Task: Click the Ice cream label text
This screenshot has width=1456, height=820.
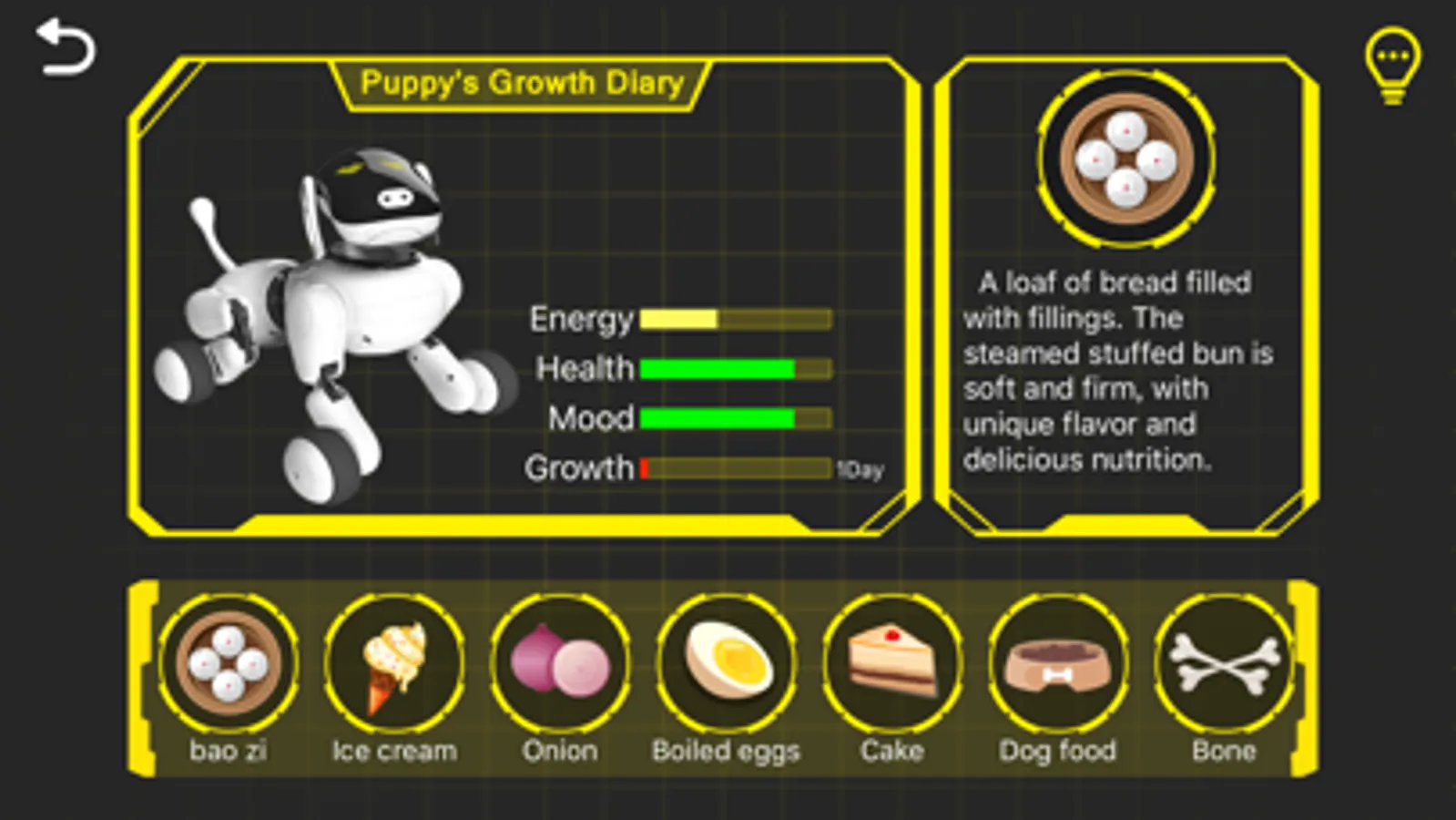Action: (393, 750)
